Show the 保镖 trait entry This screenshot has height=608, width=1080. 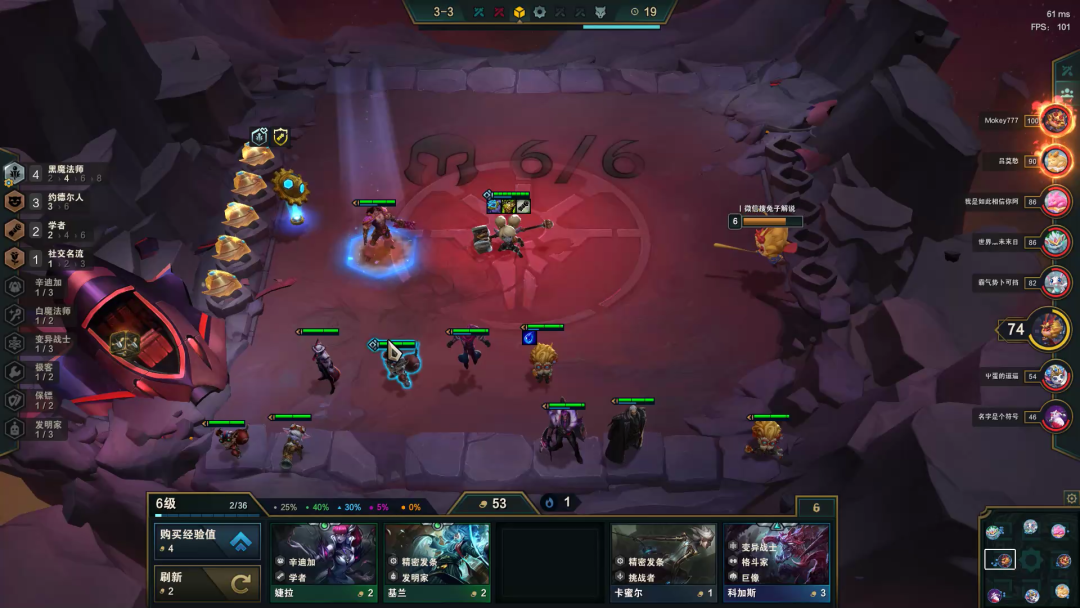tap(50, 400)
